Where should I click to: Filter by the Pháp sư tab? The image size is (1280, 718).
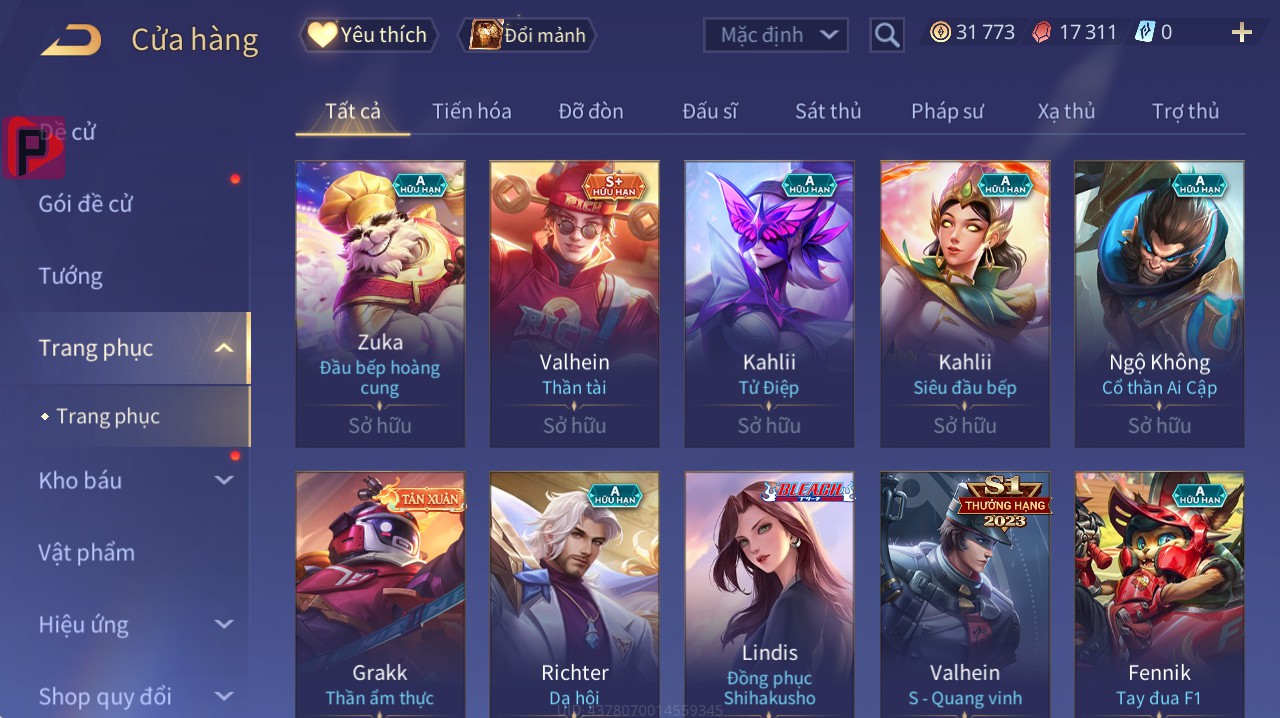coord(947,111)
